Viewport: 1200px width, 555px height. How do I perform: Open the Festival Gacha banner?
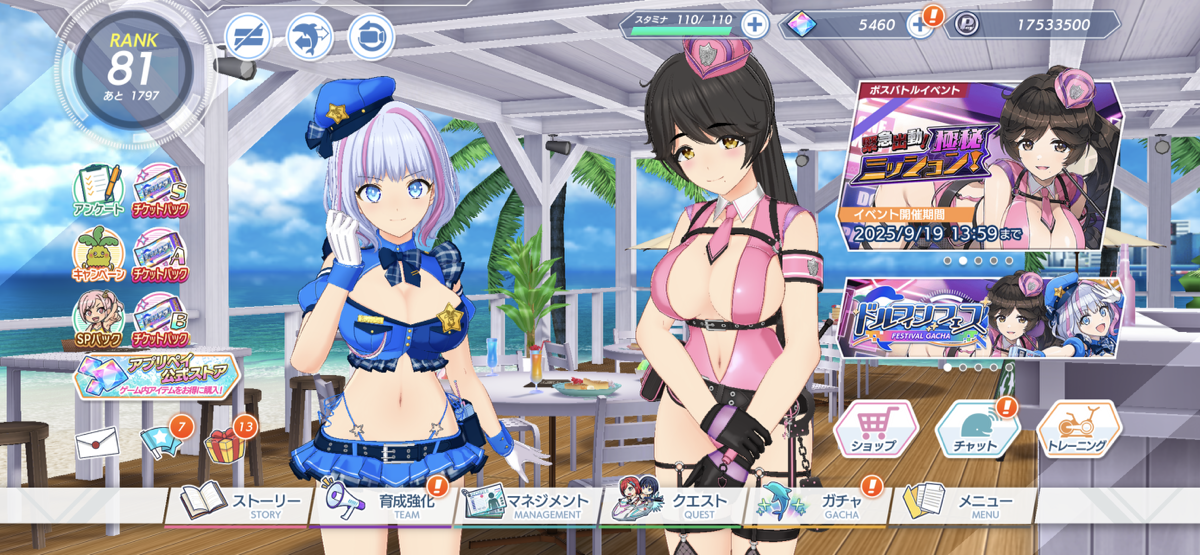[x=930, y=318]
